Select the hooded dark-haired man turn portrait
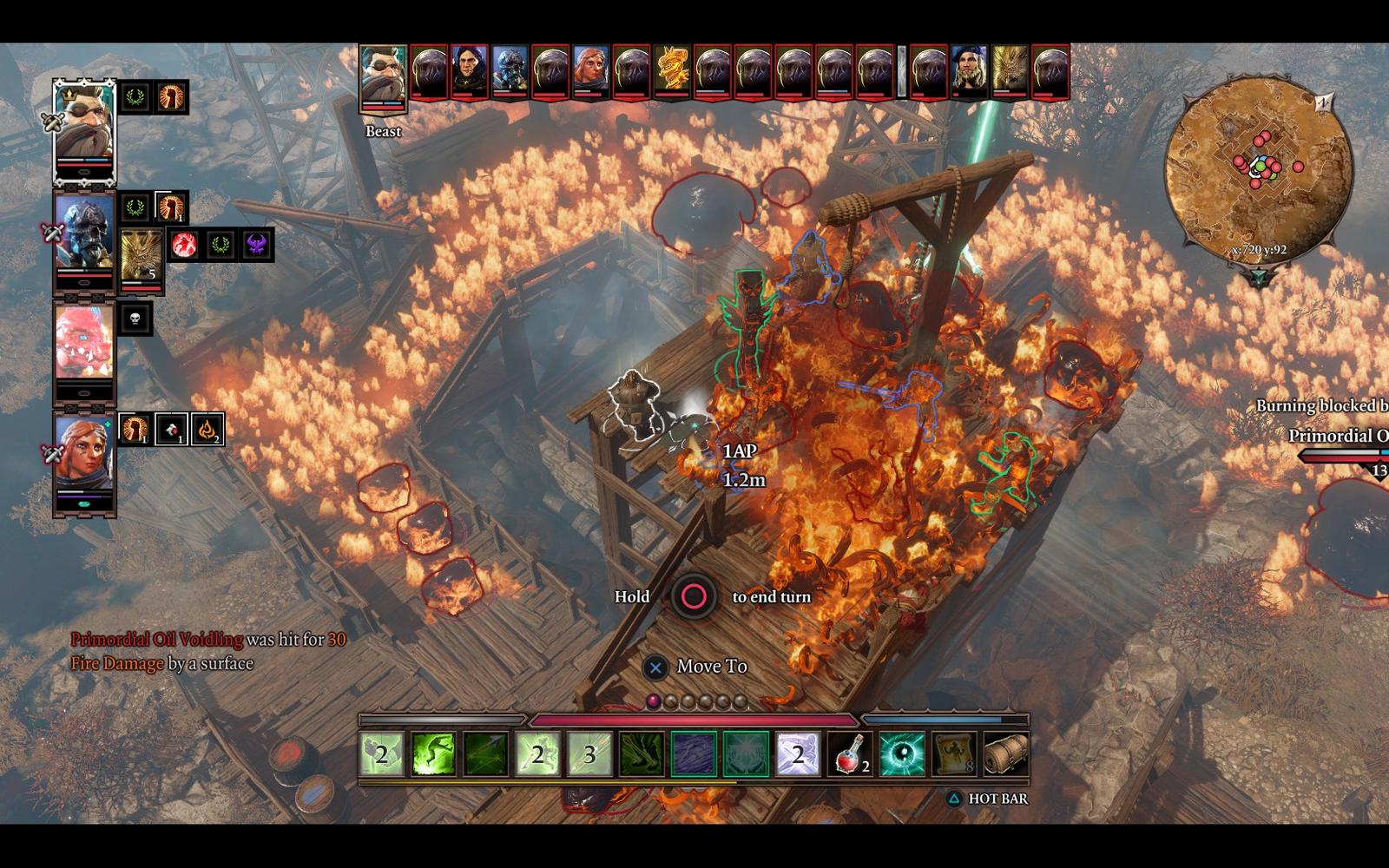The width and height of the screenshot is (1389, 868). pyautogui.click(x=470, y=71)
